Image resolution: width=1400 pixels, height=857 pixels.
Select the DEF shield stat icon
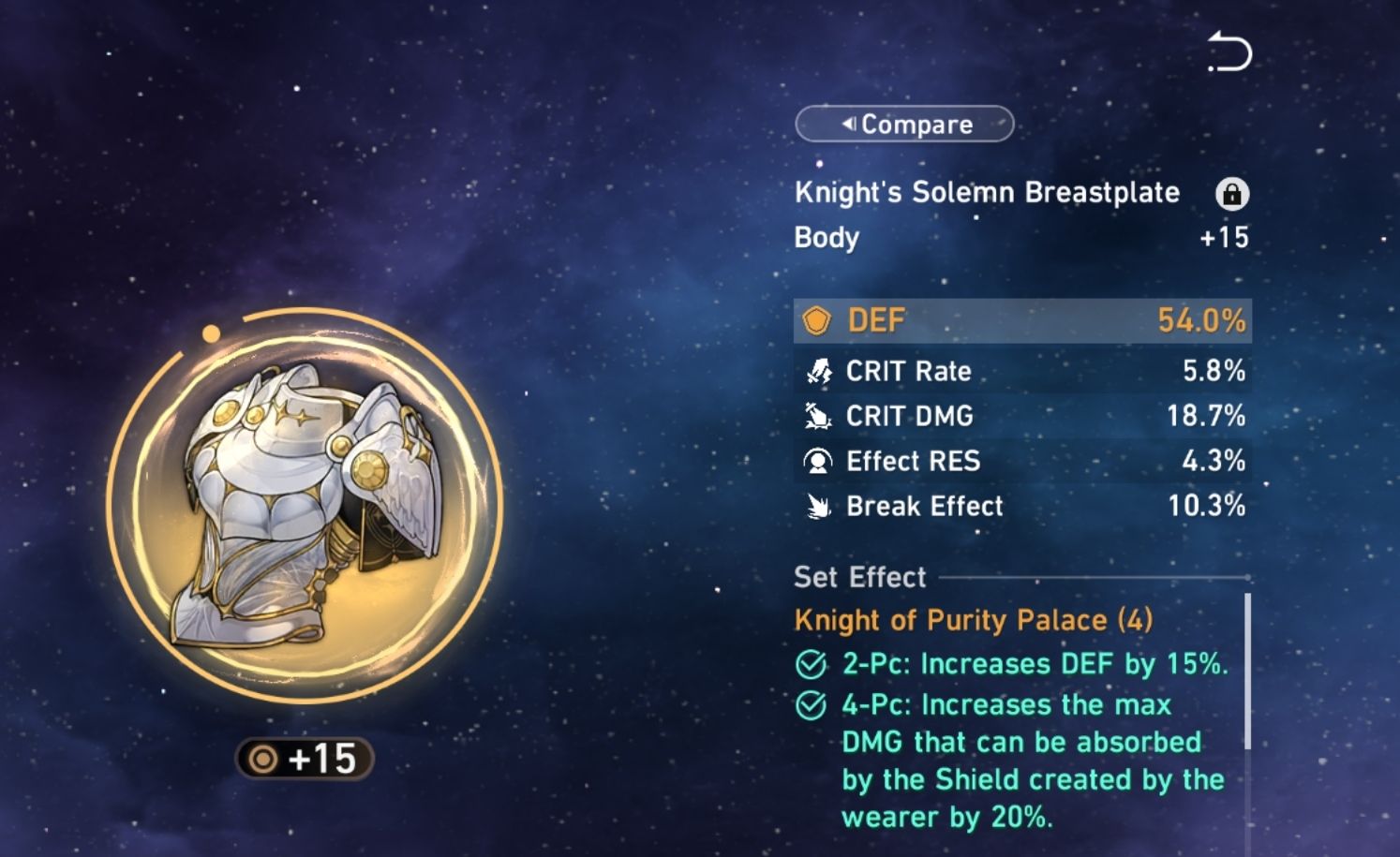pyautogui.click(x=820, y=320)
